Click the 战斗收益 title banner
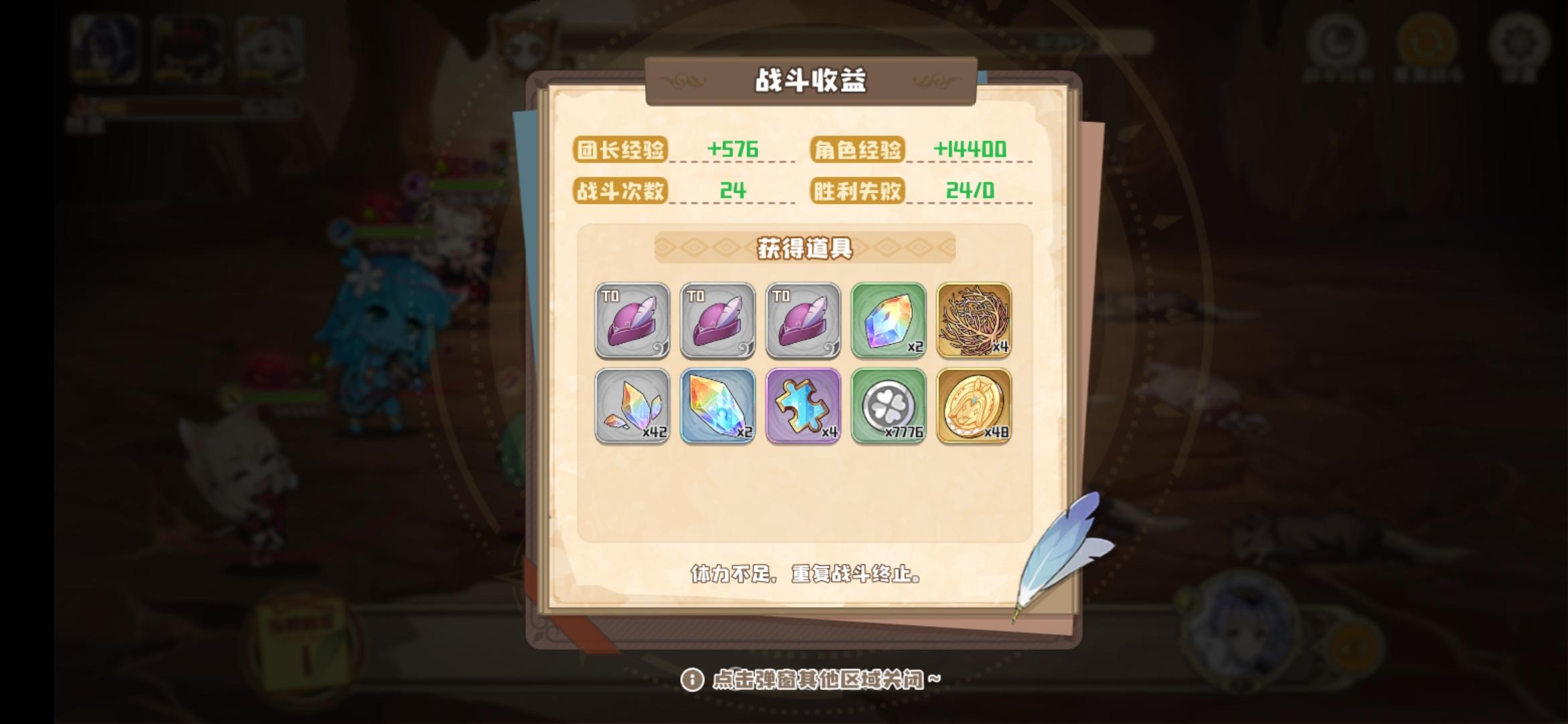1568x724 pixels. (810, 80)
